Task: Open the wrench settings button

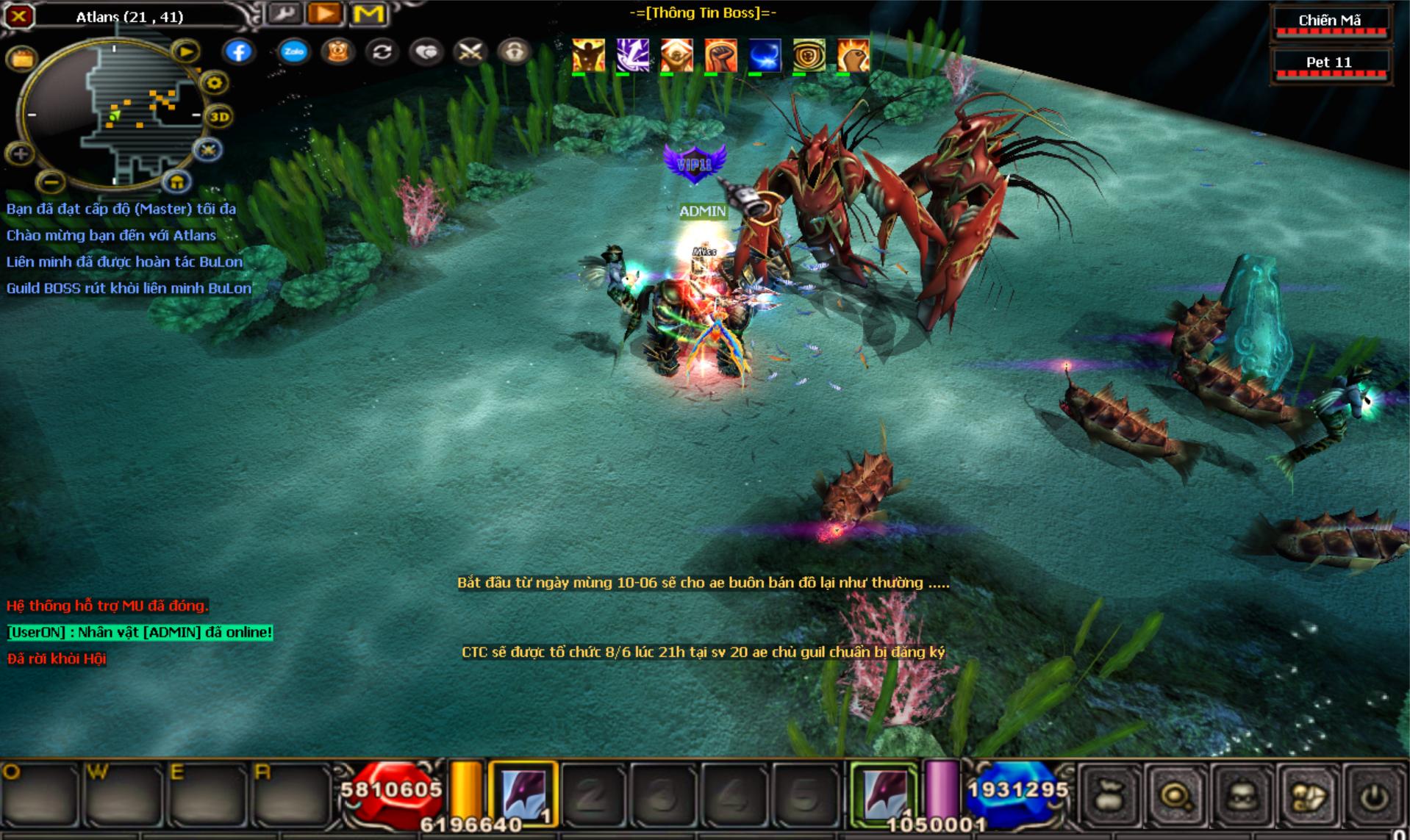Action: click(x=282, y=14)
